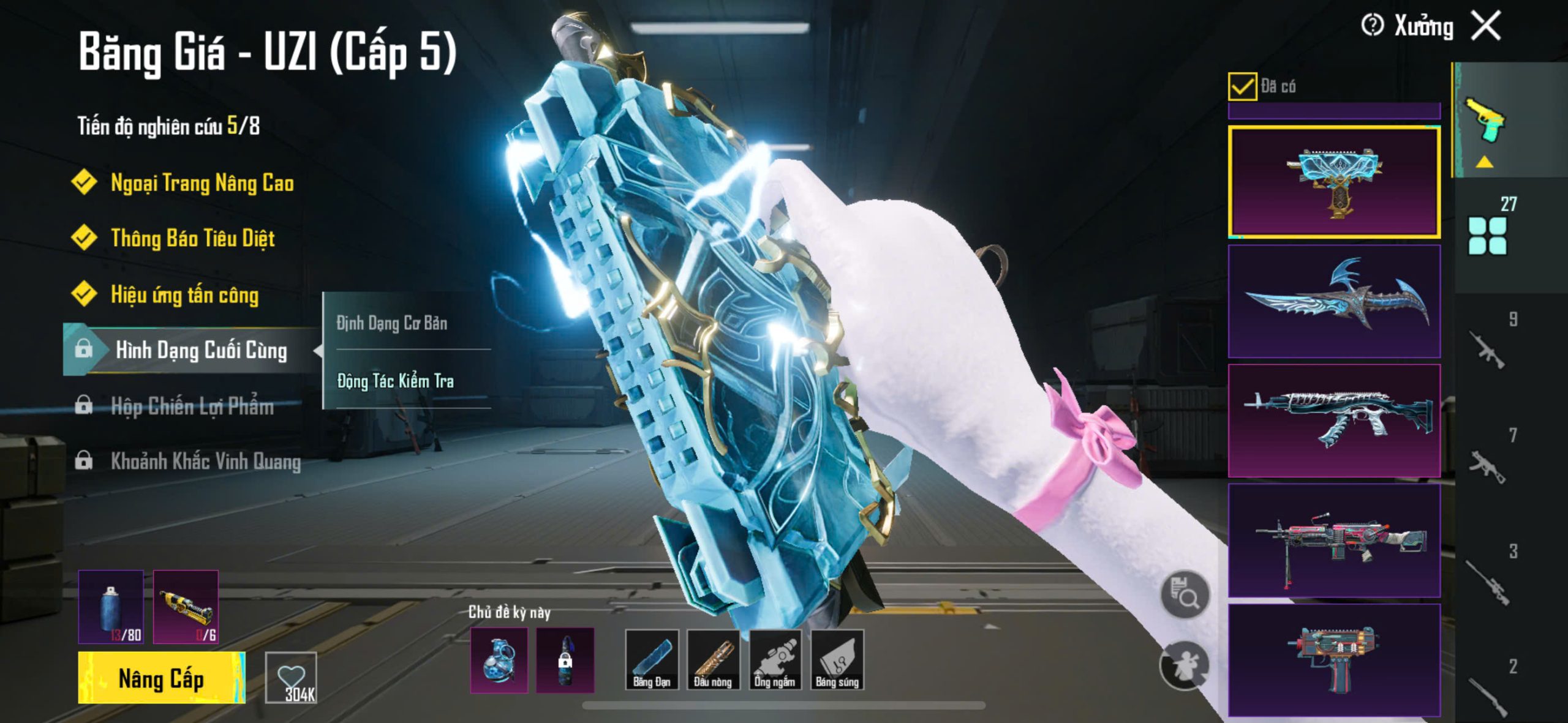The height and width of the screenshot is (723, 1568).
Task: Choose the Động Tác Kiểm Tra option
Action: click(x=396, y=381)
